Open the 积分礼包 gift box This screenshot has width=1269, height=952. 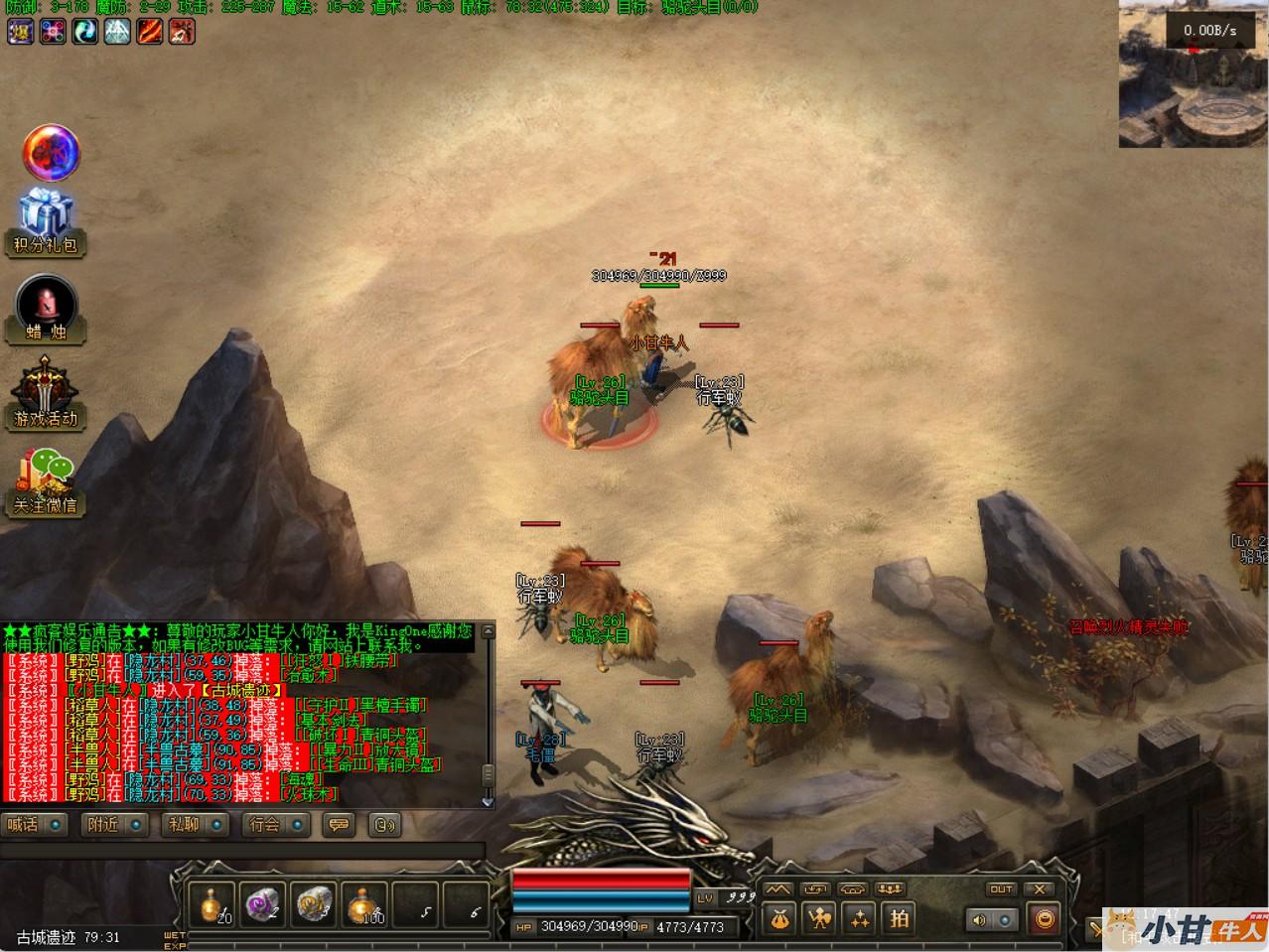point(46,220)
